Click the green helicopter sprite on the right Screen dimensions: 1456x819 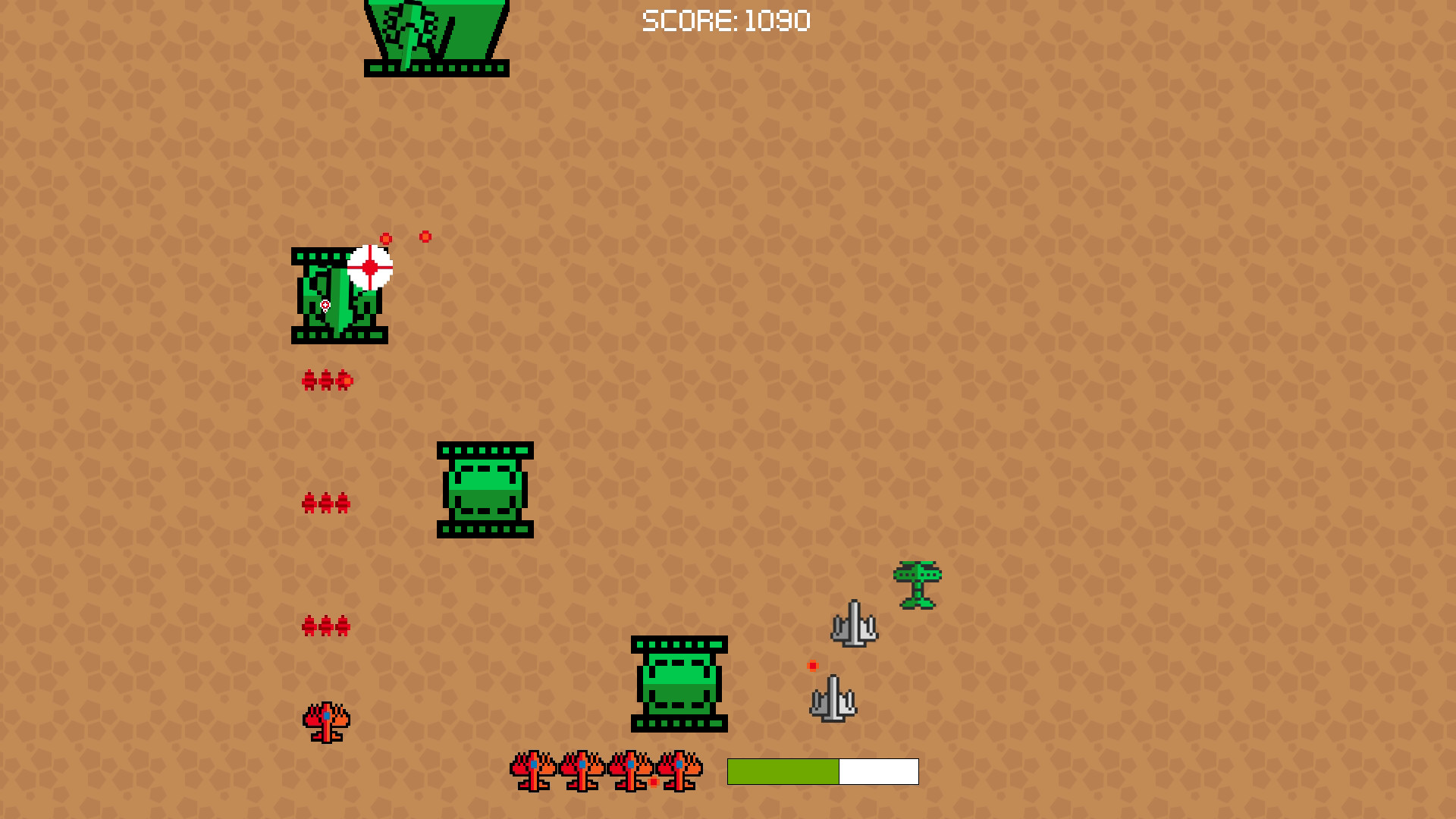click(x=918, y=584)
